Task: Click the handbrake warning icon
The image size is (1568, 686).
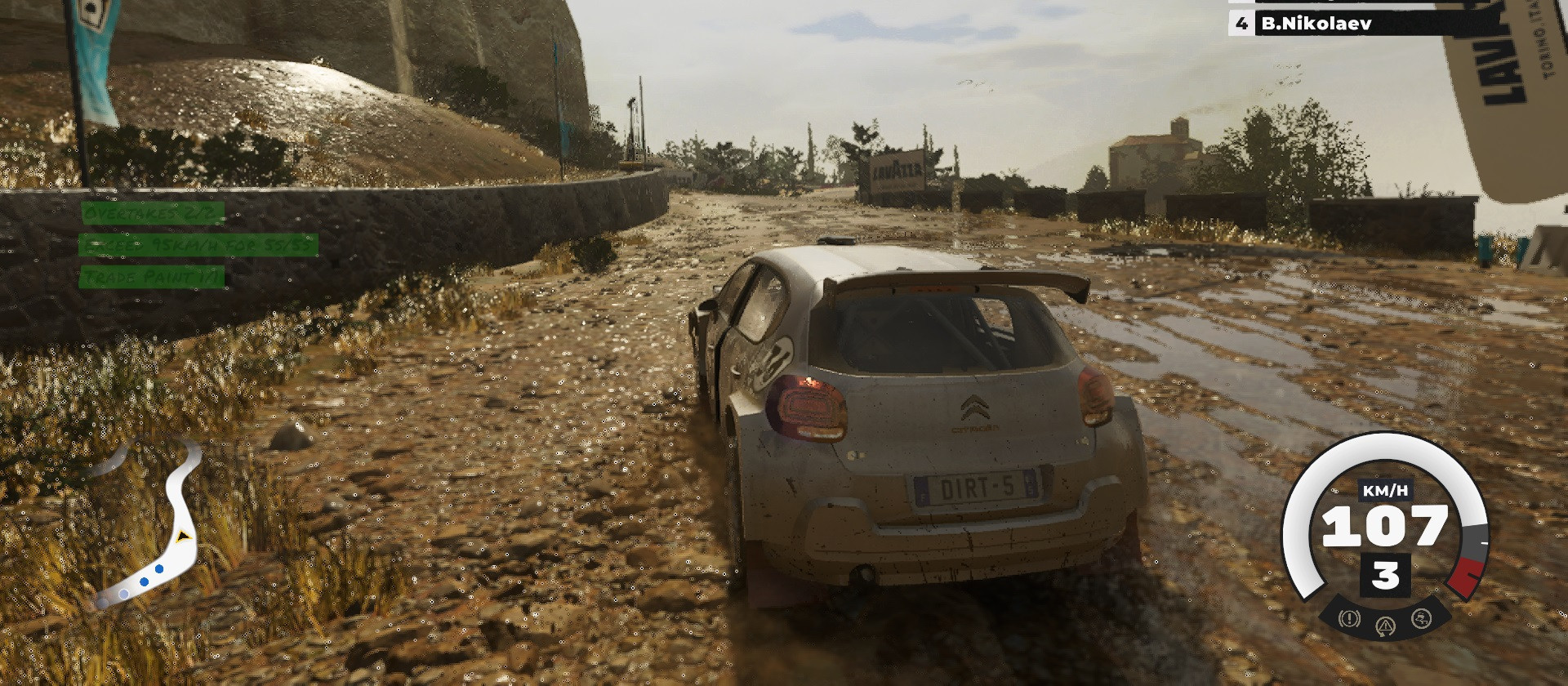Action: point(1349,618)
